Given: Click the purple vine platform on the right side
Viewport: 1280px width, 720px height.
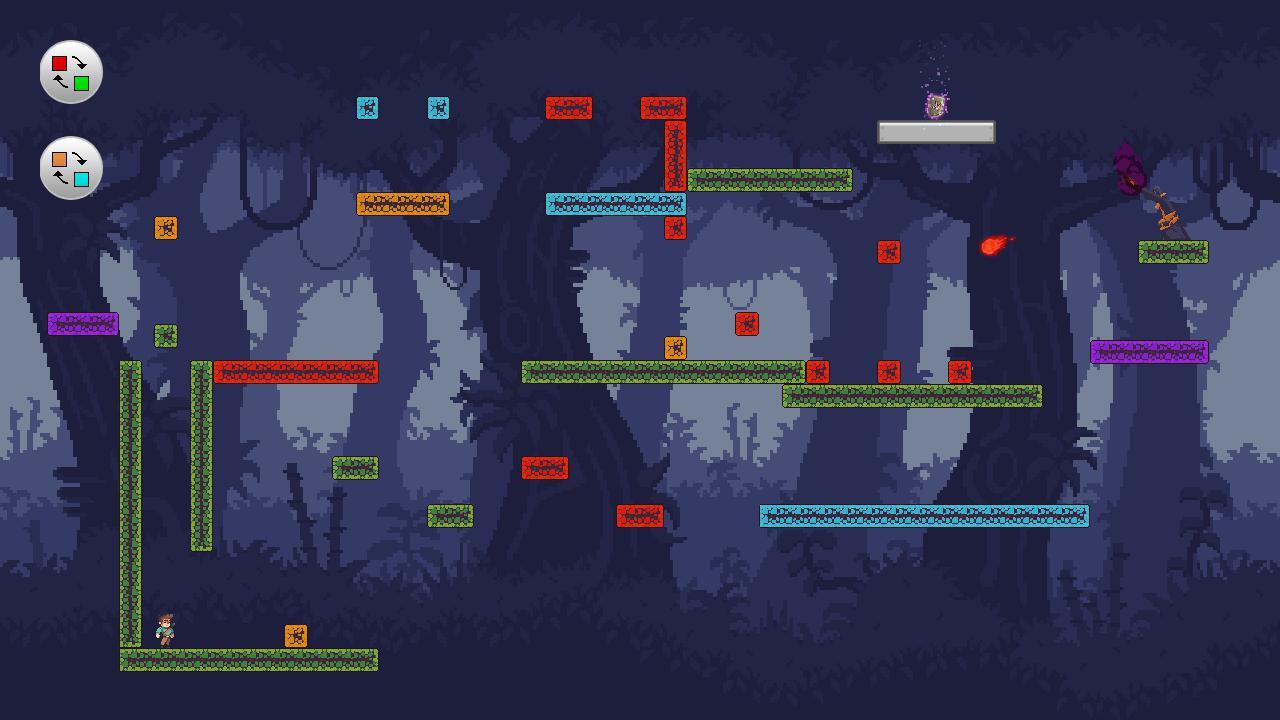Looking at the screenshot, I should click(1148, 351).
